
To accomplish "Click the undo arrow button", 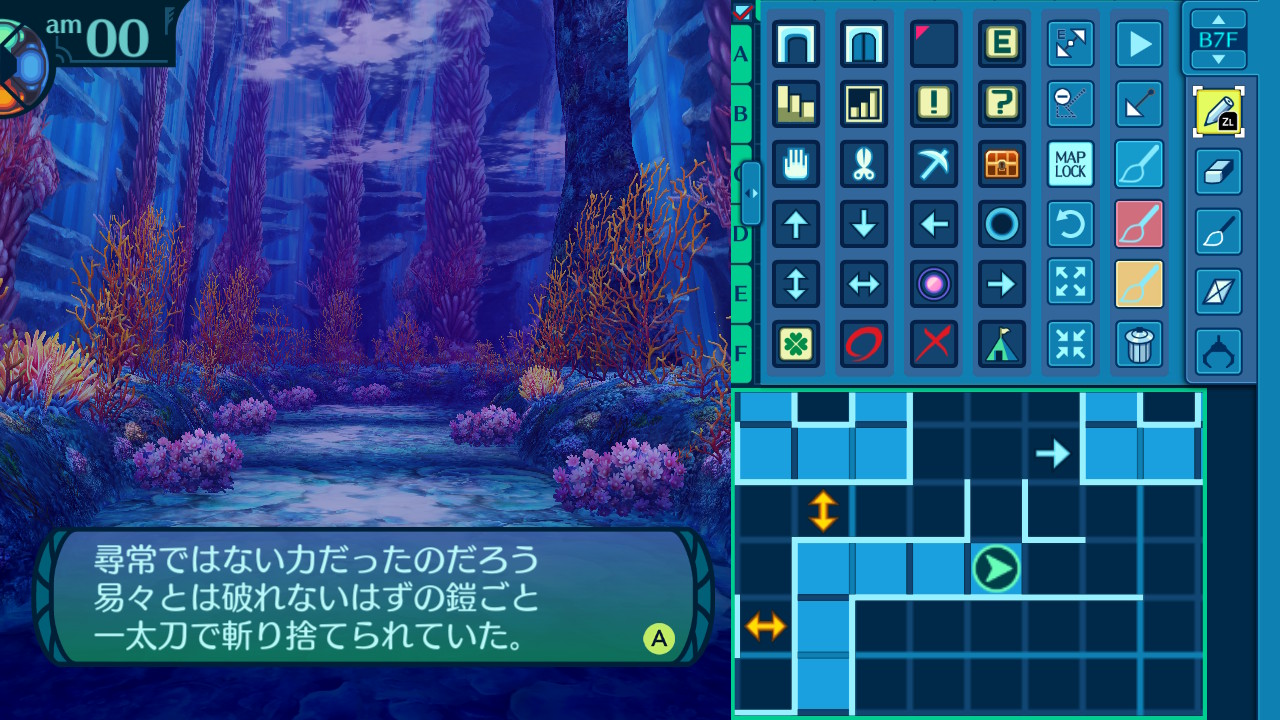I will (x=1070, y=224).
